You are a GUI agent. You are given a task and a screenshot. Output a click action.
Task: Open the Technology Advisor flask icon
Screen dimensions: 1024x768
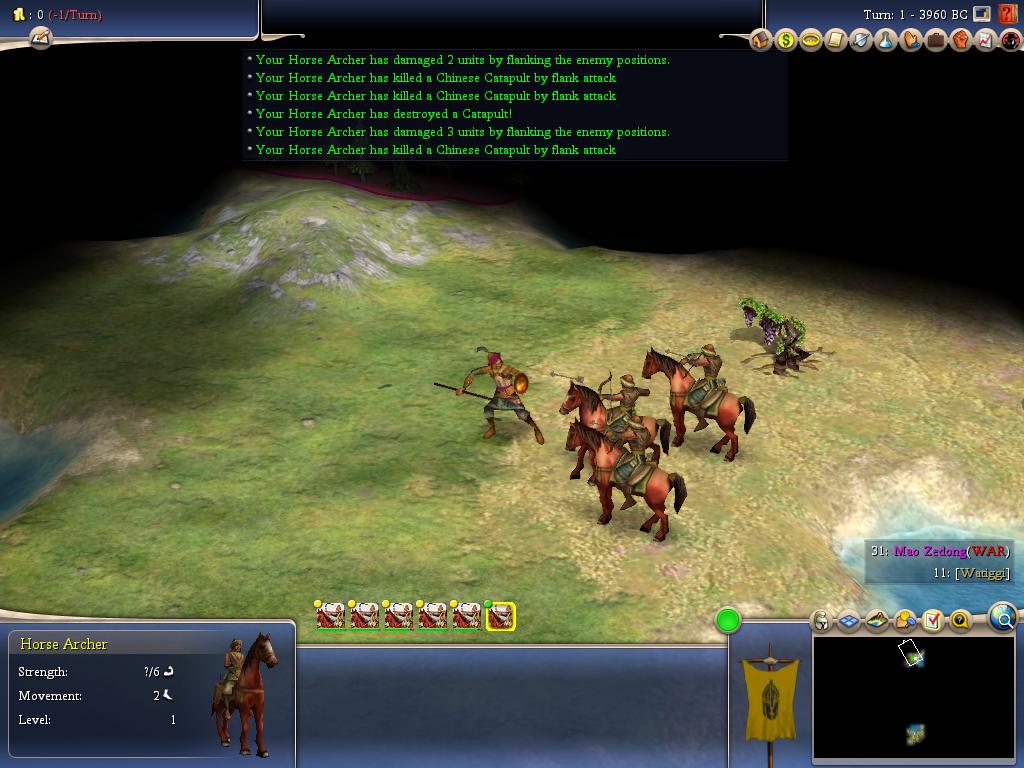pos(886,40)
